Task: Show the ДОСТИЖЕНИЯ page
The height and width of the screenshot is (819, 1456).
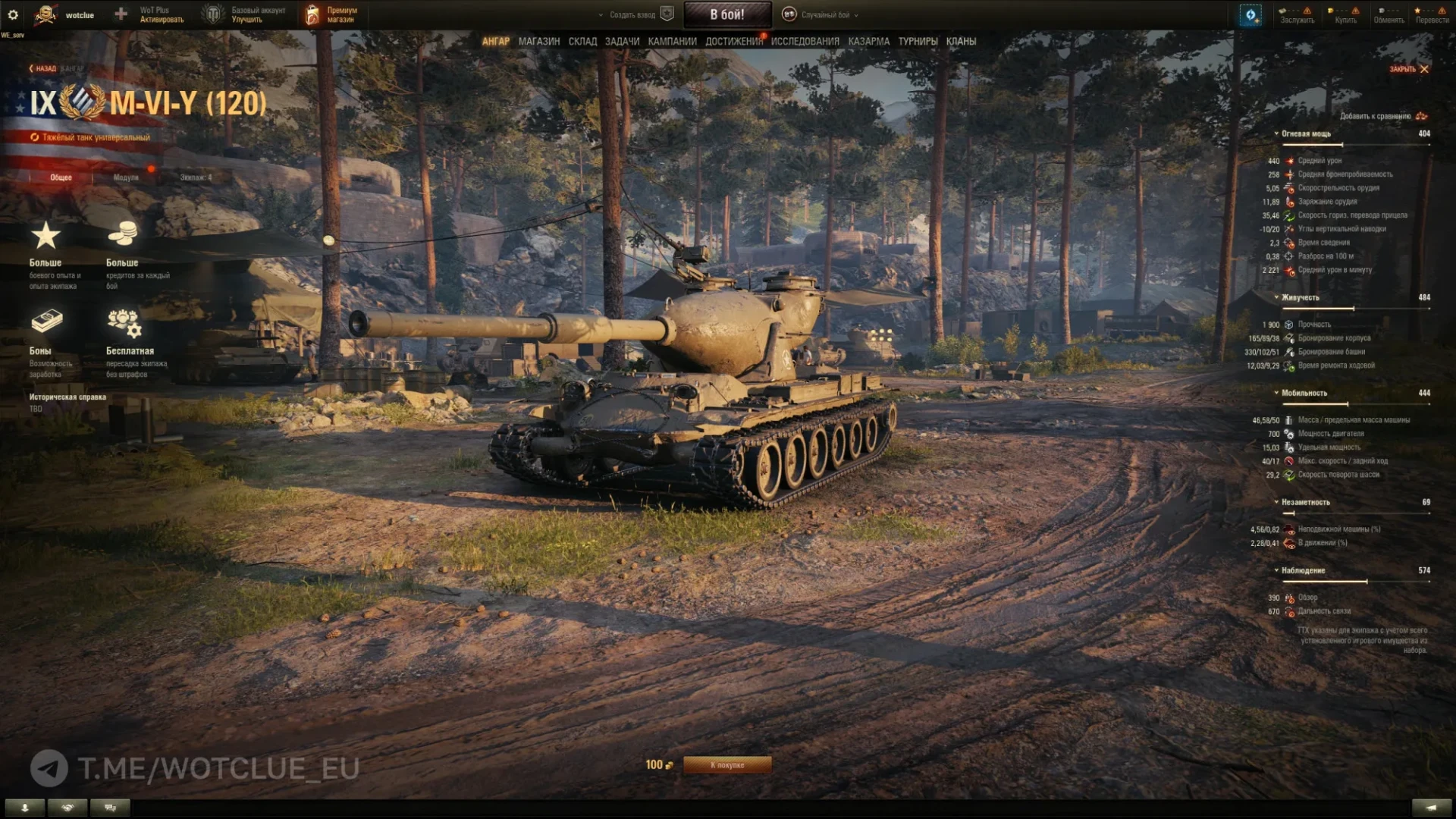Action: coord(733,42)
